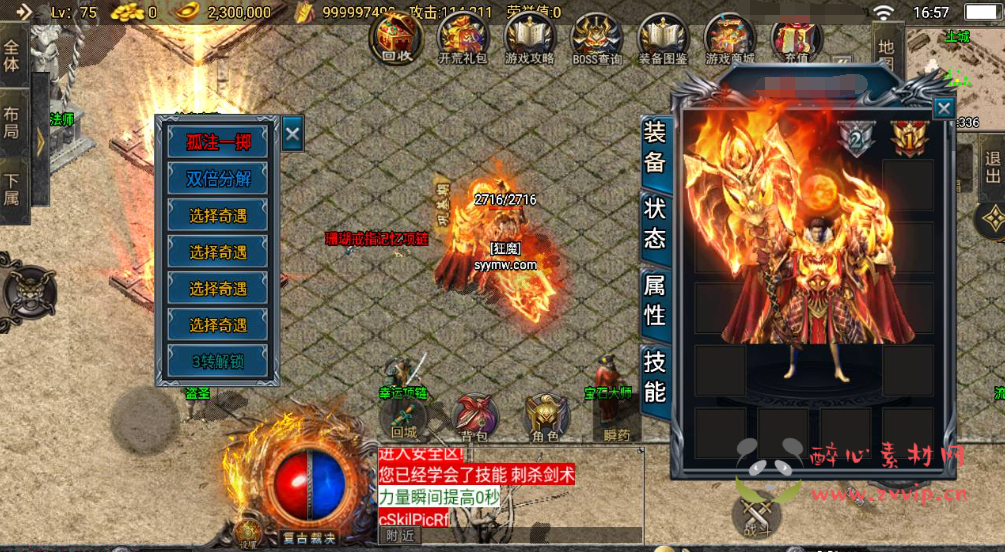Select the 附近 chat channel tab

tap(399, 536)
